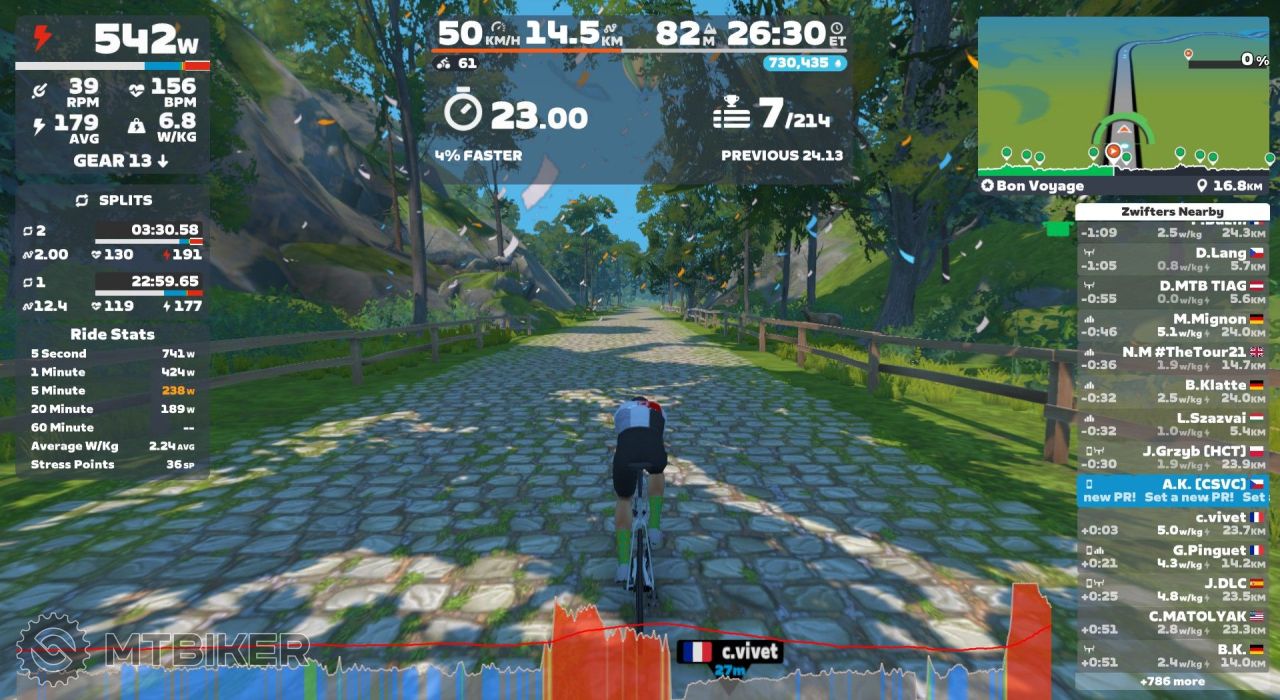The image size is (1280, 700).
Task: Expand the +786 more riders entry
Action: coord(1173,681)
